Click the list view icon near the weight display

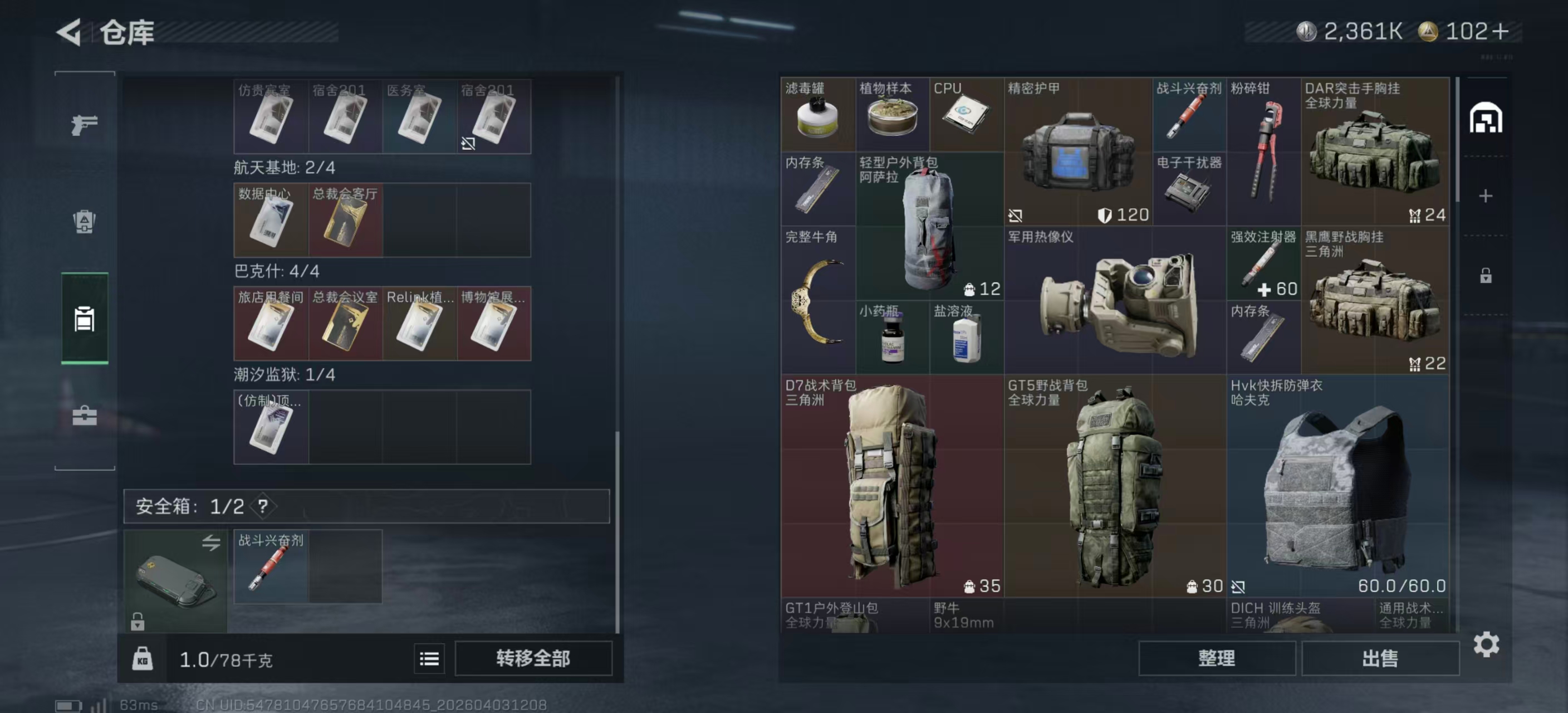429,658
